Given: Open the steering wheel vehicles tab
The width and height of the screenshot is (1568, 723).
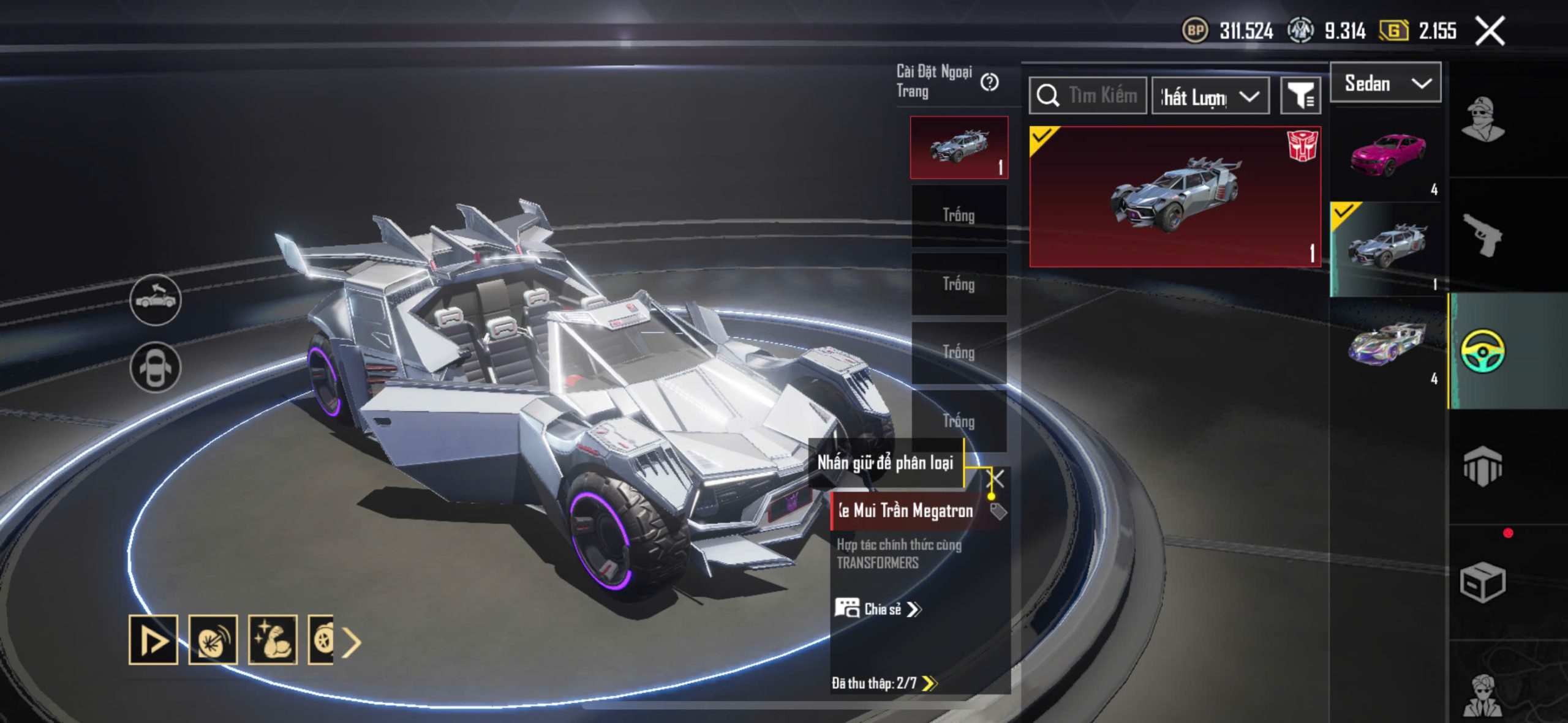Looking at the screenshot, I should 1482,351.
